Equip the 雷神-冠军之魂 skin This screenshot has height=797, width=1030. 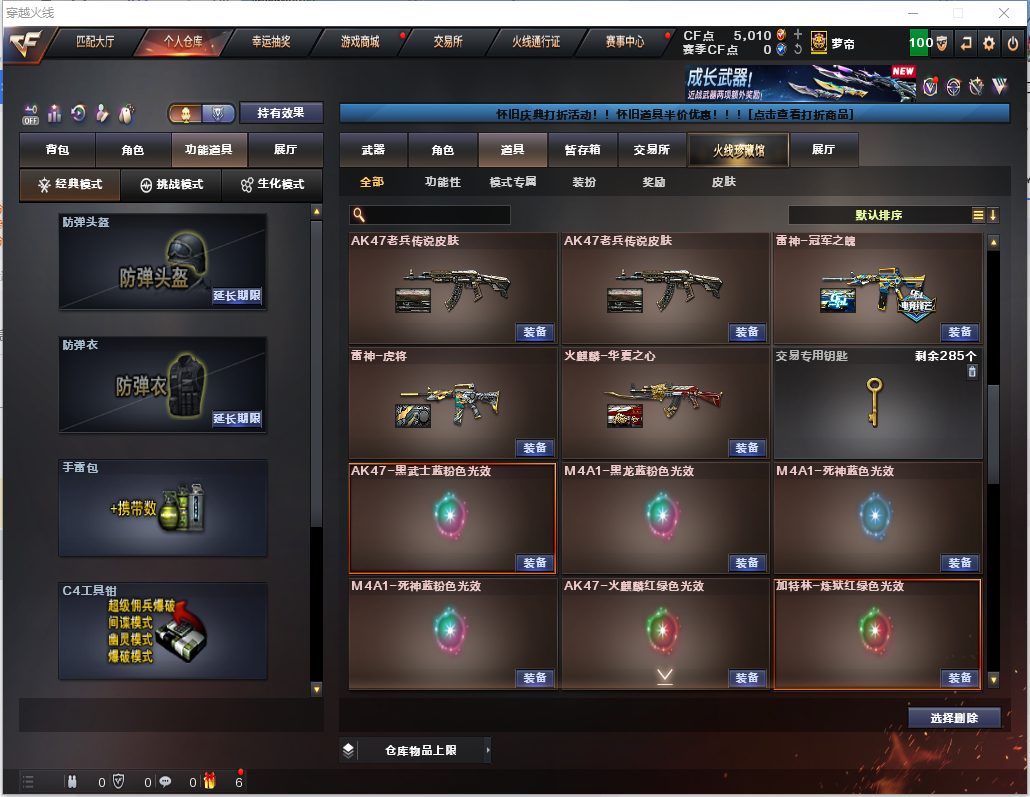959,332
